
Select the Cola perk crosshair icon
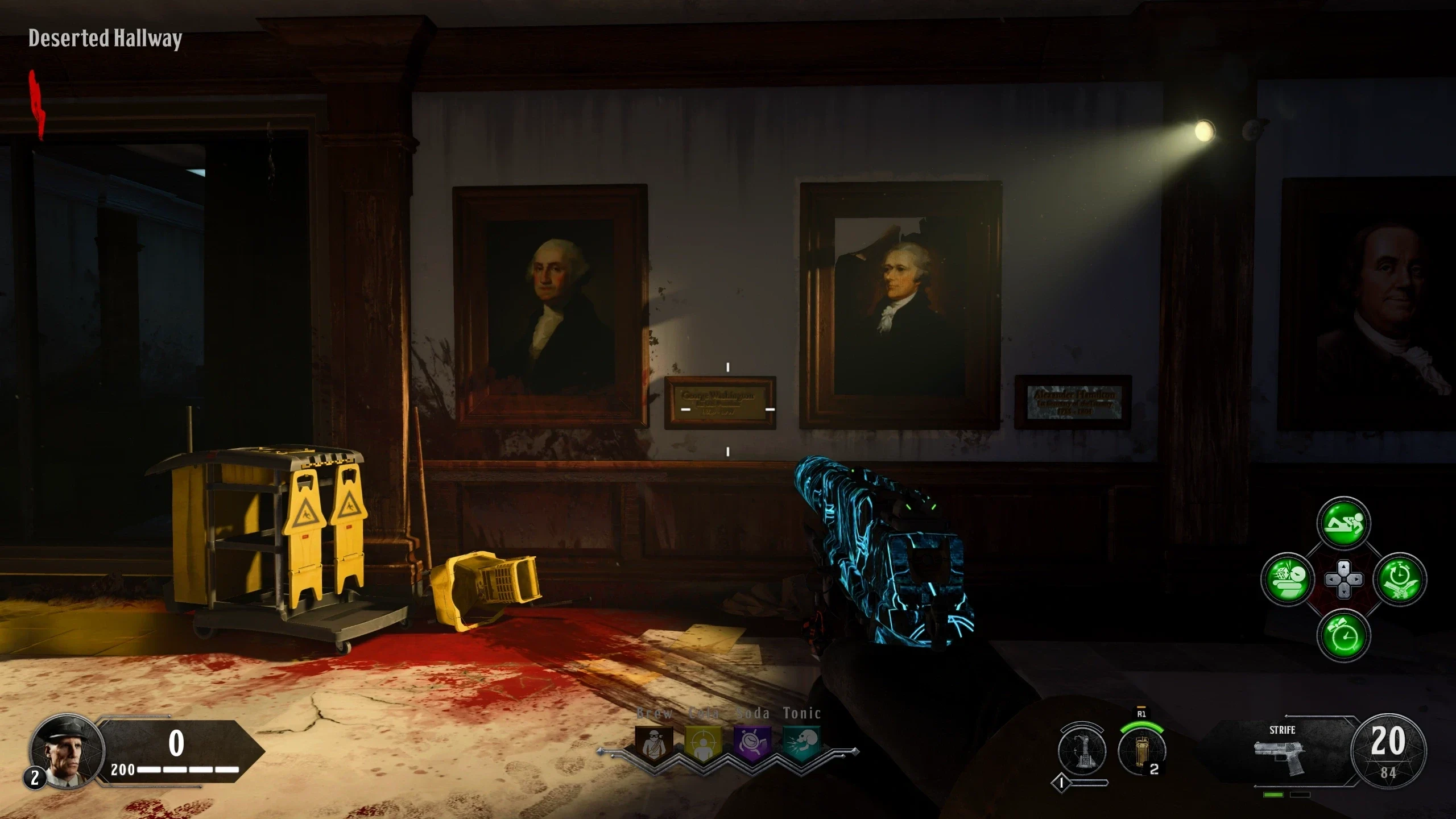pos(703,743)
